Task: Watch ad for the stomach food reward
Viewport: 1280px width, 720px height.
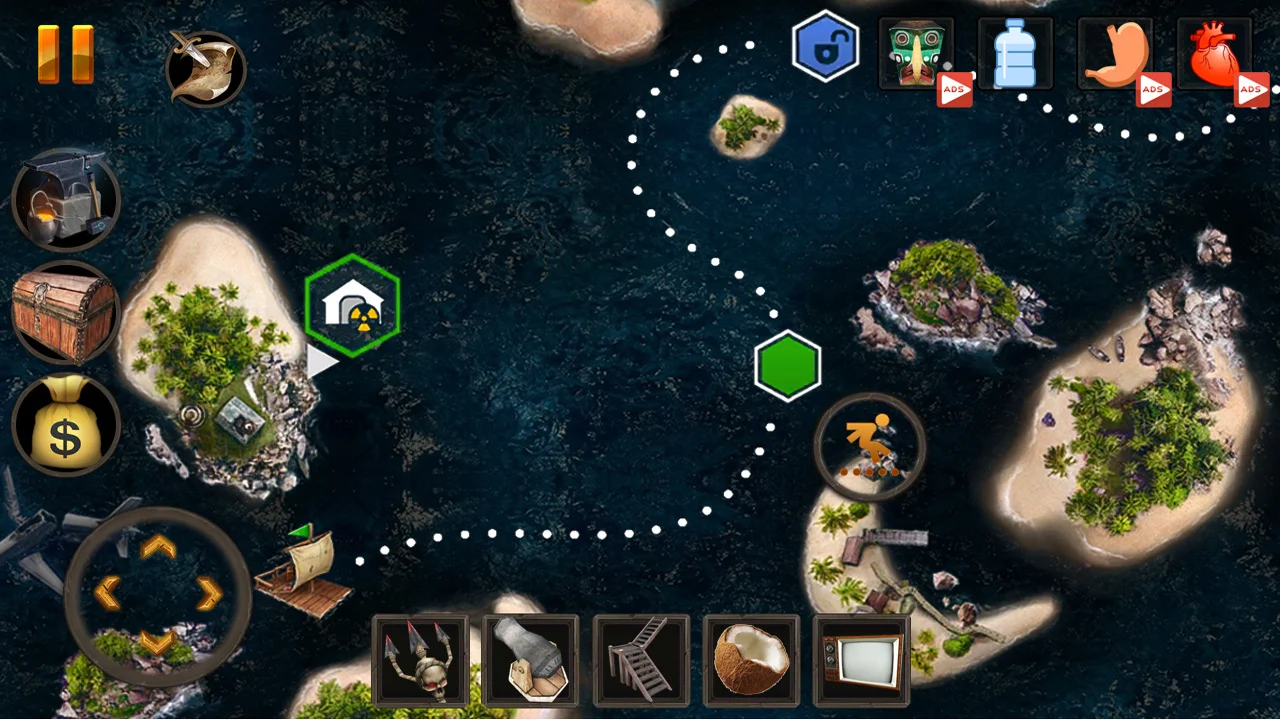Action: (1154, 89)
